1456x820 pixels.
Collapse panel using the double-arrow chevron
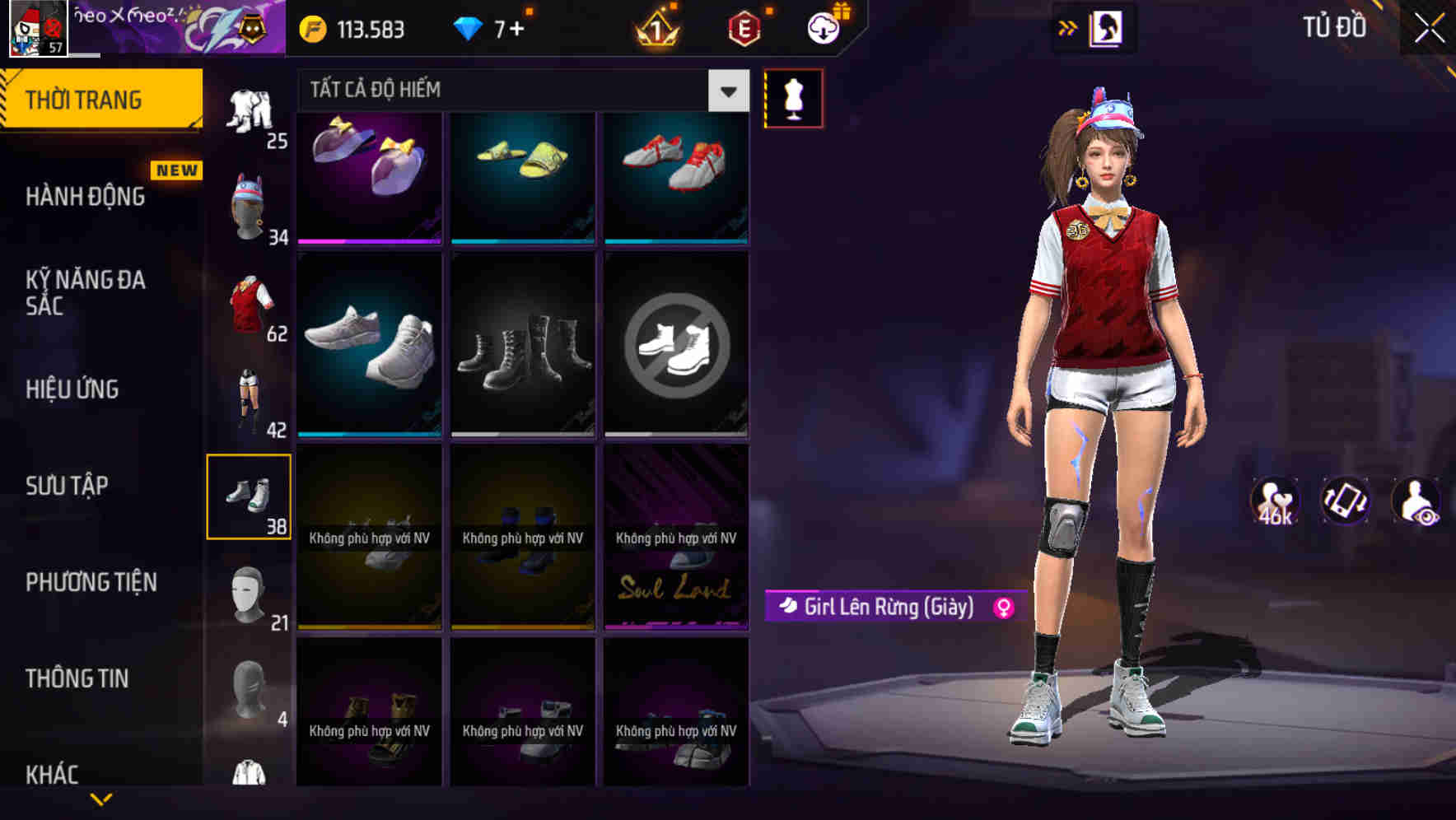(1068, 27)
